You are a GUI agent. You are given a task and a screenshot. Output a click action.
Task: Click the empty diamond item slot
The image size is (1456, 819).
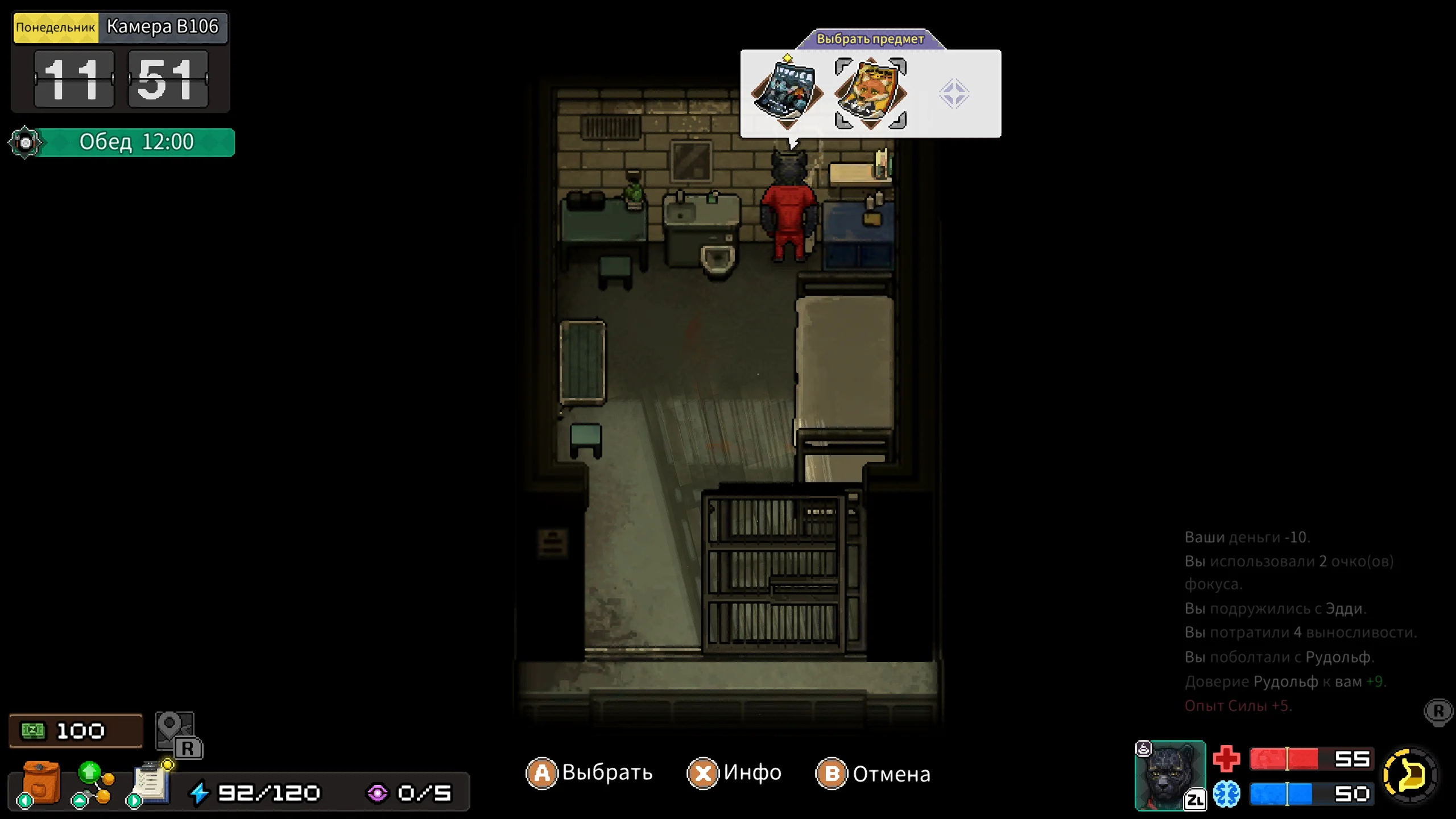click(x=954, y=94)
